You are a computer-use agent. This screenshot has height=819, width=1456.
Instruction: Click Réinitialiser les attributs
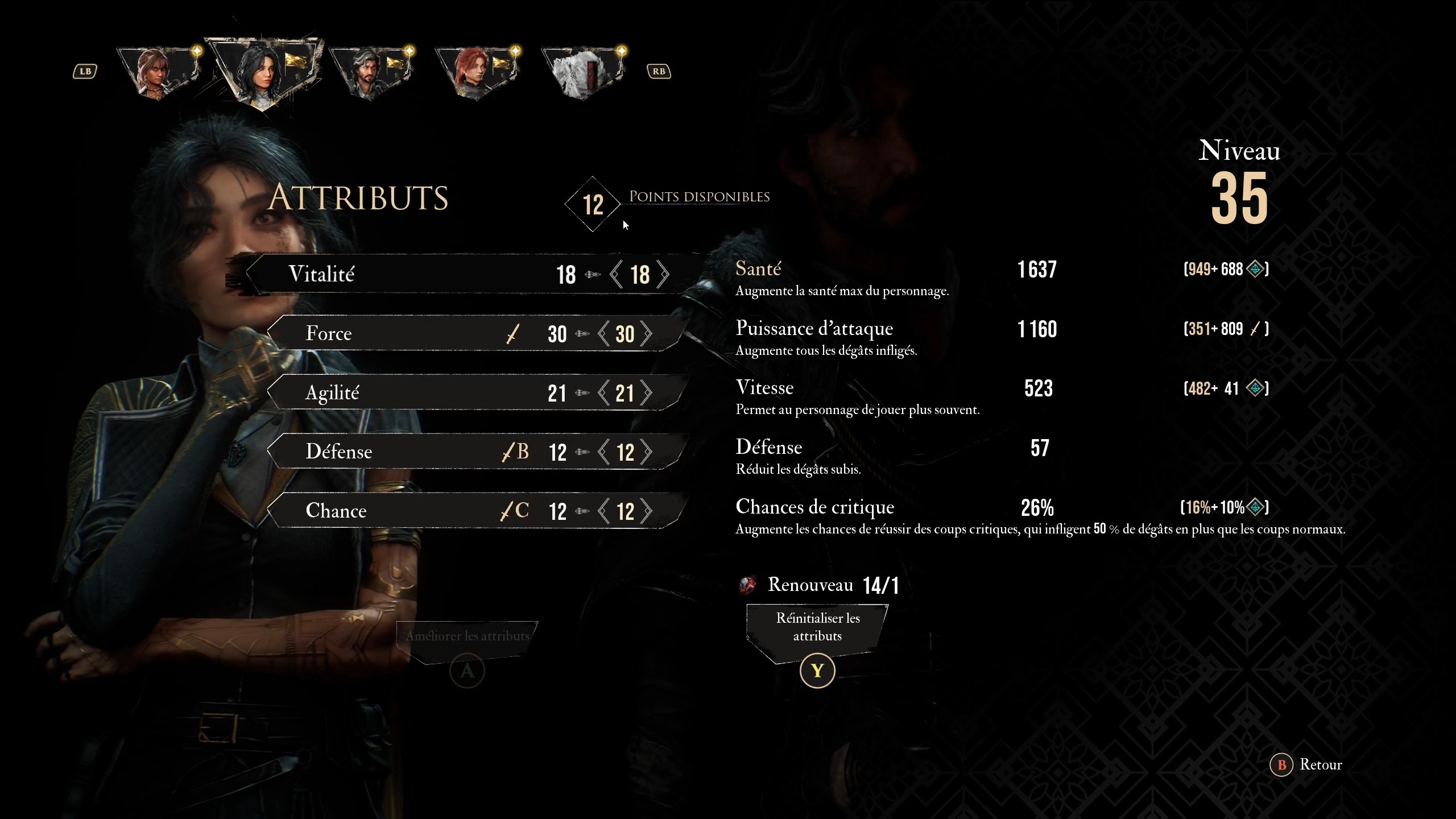[817, 627]
